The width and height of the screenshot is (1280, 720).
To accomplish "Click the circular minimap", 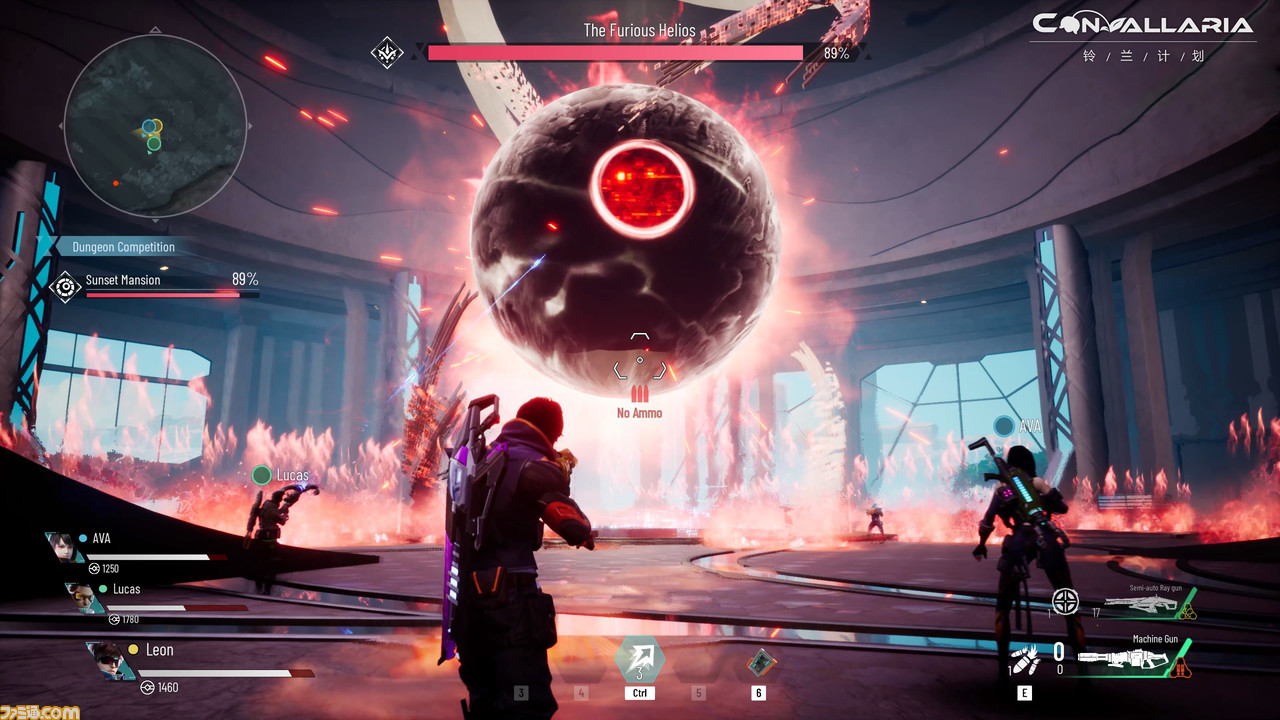I will [x=155, y=126].
